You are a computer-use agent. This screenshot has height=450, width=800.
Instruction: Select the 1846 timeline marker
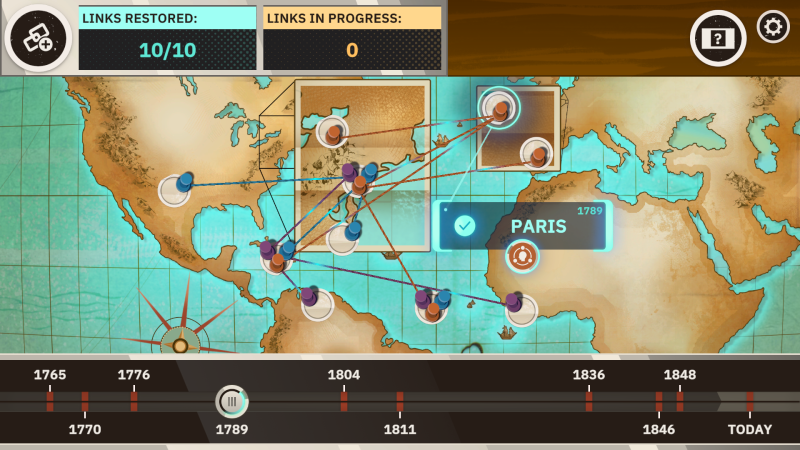coord(659,402)
